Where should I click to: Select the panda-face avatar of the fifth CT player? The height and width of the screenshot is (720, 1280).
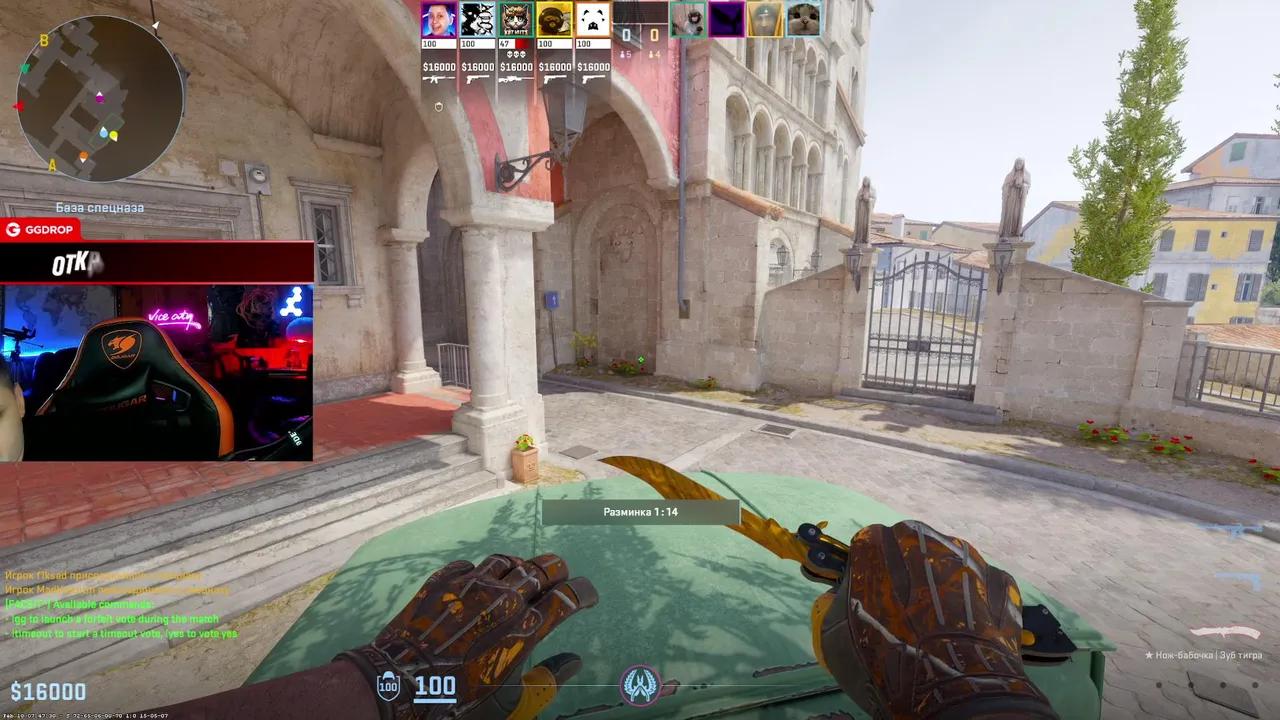tap(595, 17)
